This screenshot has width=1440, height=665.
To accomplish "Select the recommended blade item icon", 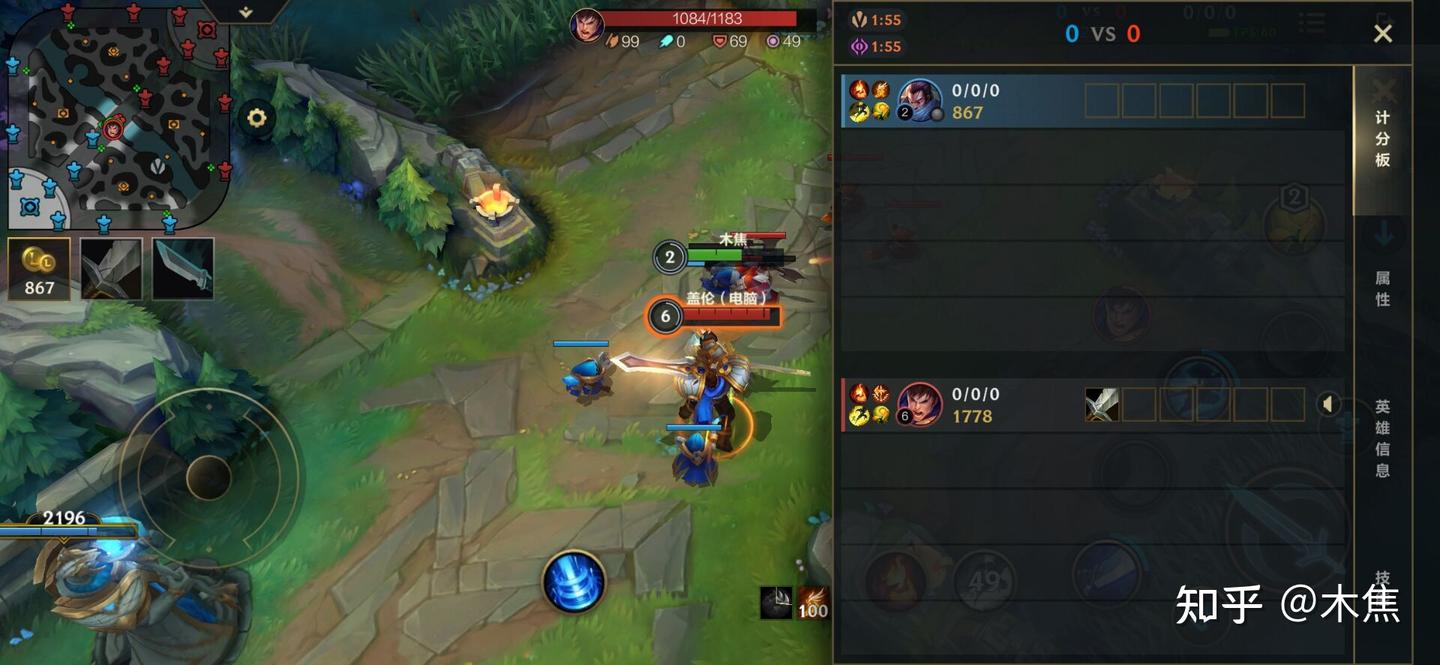I will tap(183, 268).
